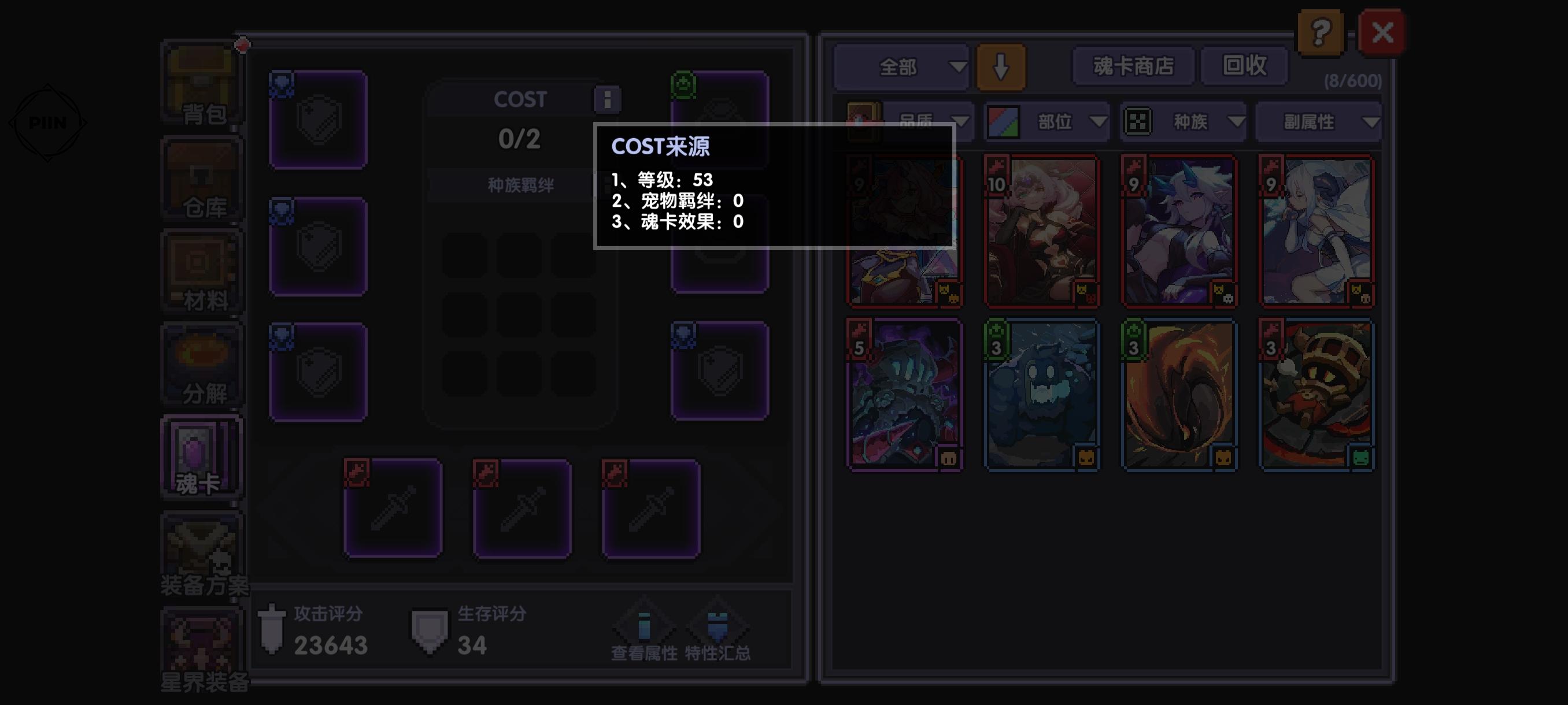The width and height of the screenshot is (1568, 705).
Task: Expand the 全部 filter dropdown
Action: pos(901,67)
